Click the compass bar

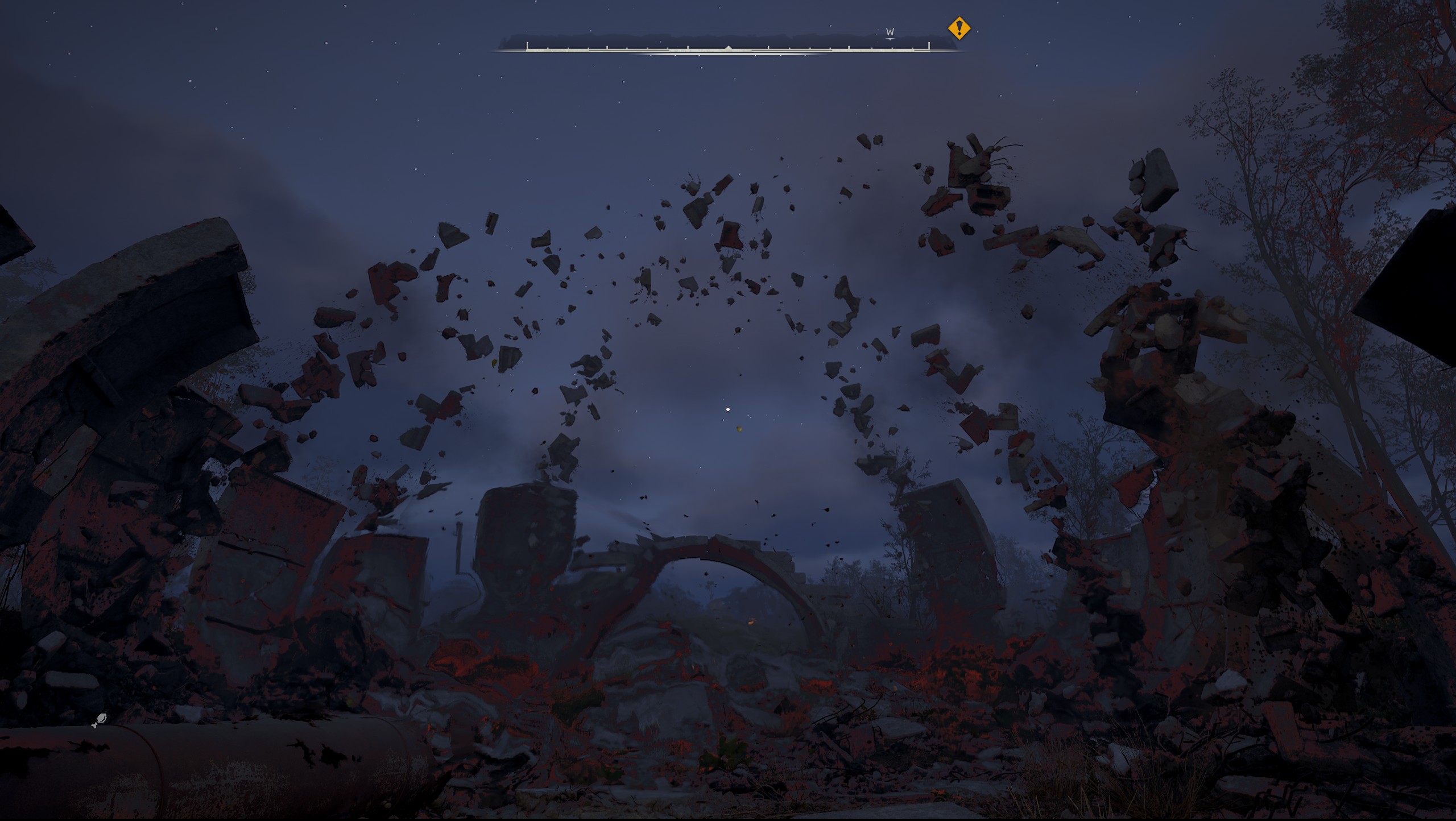pyautogui.click(x=727, y=48)
